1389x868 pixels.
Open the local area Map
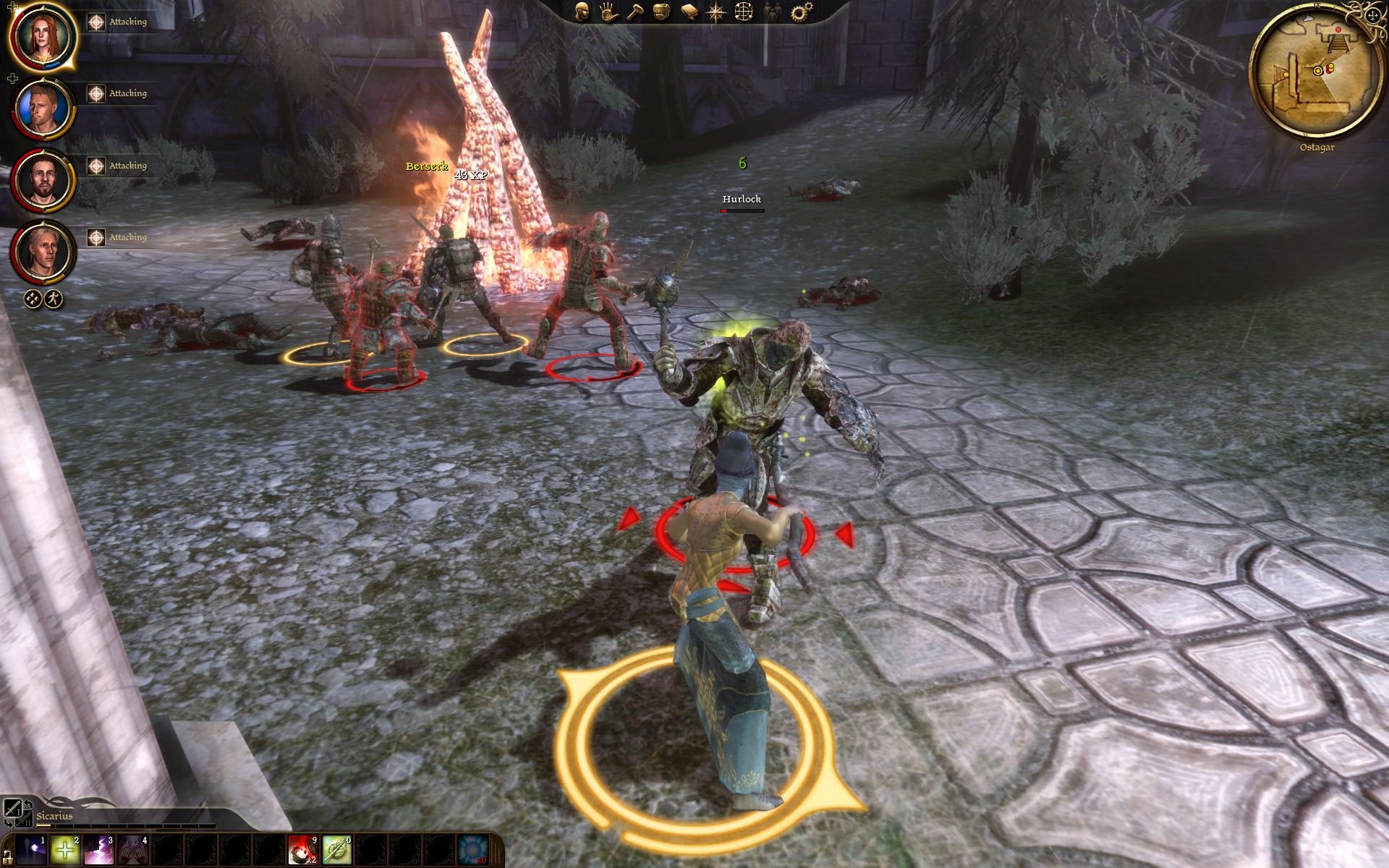click(716, 12)
